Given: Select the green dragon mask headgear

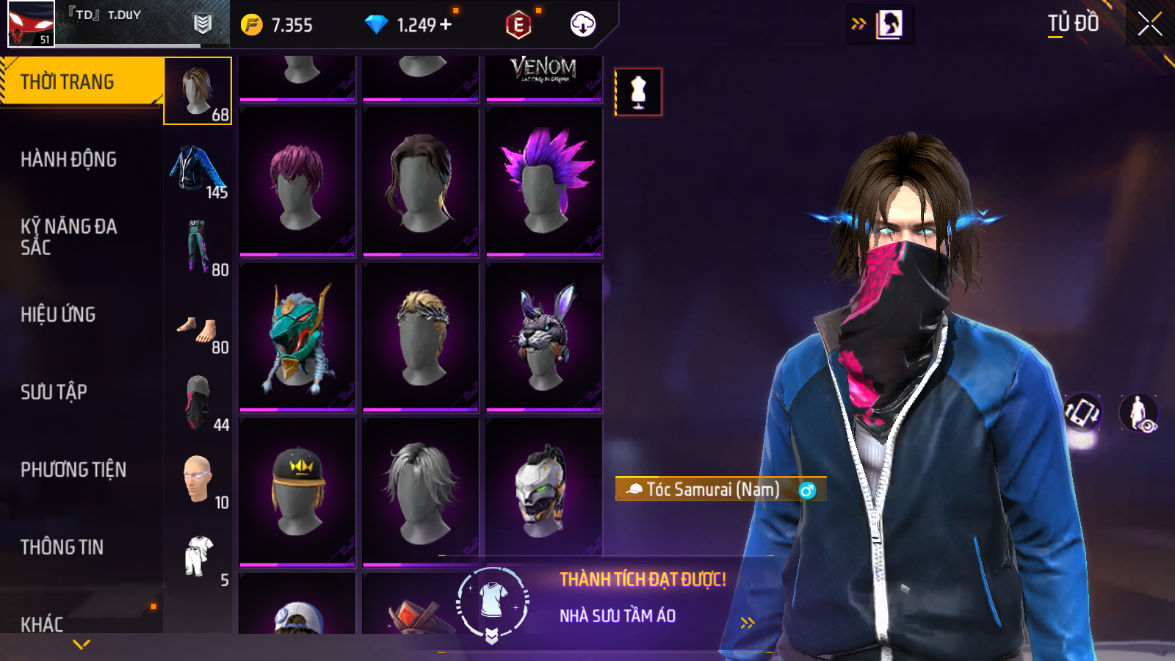Looking at the screenshot, I should click(x=297, y=335).
